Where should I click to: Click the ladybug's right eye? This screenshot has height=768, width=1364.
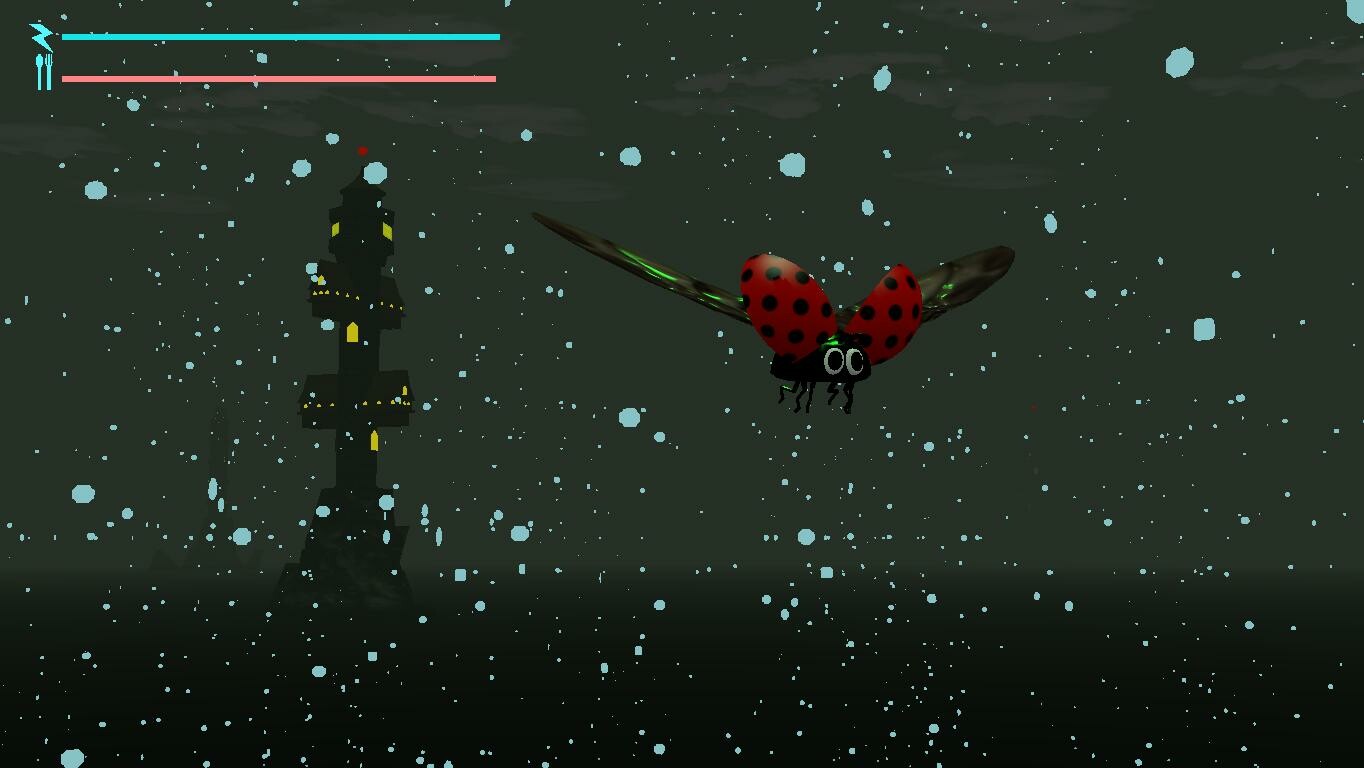[856, 363]
